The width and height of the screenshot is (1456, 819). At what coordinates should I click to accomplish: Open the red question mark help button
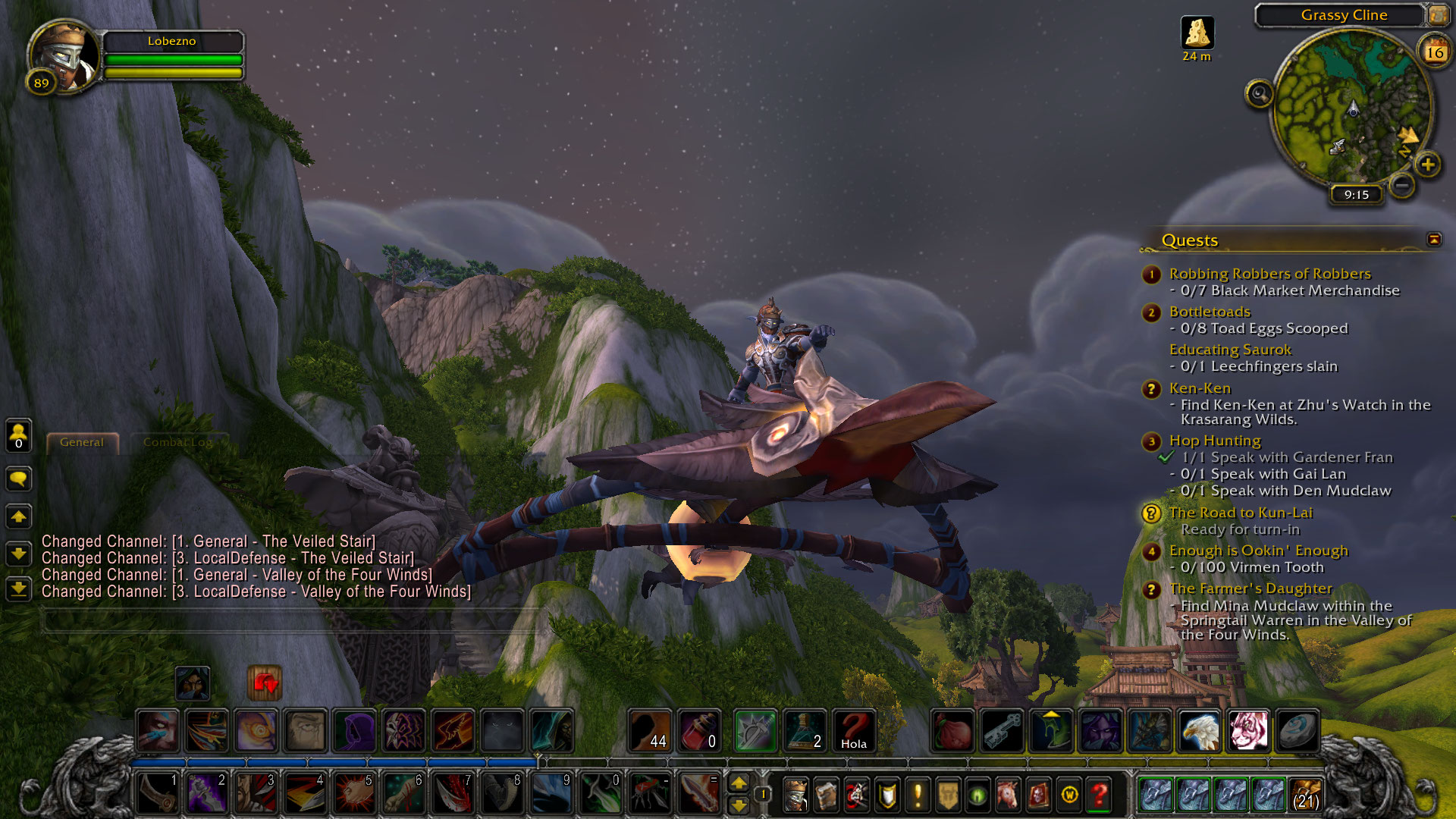(x=1099, y=795)
